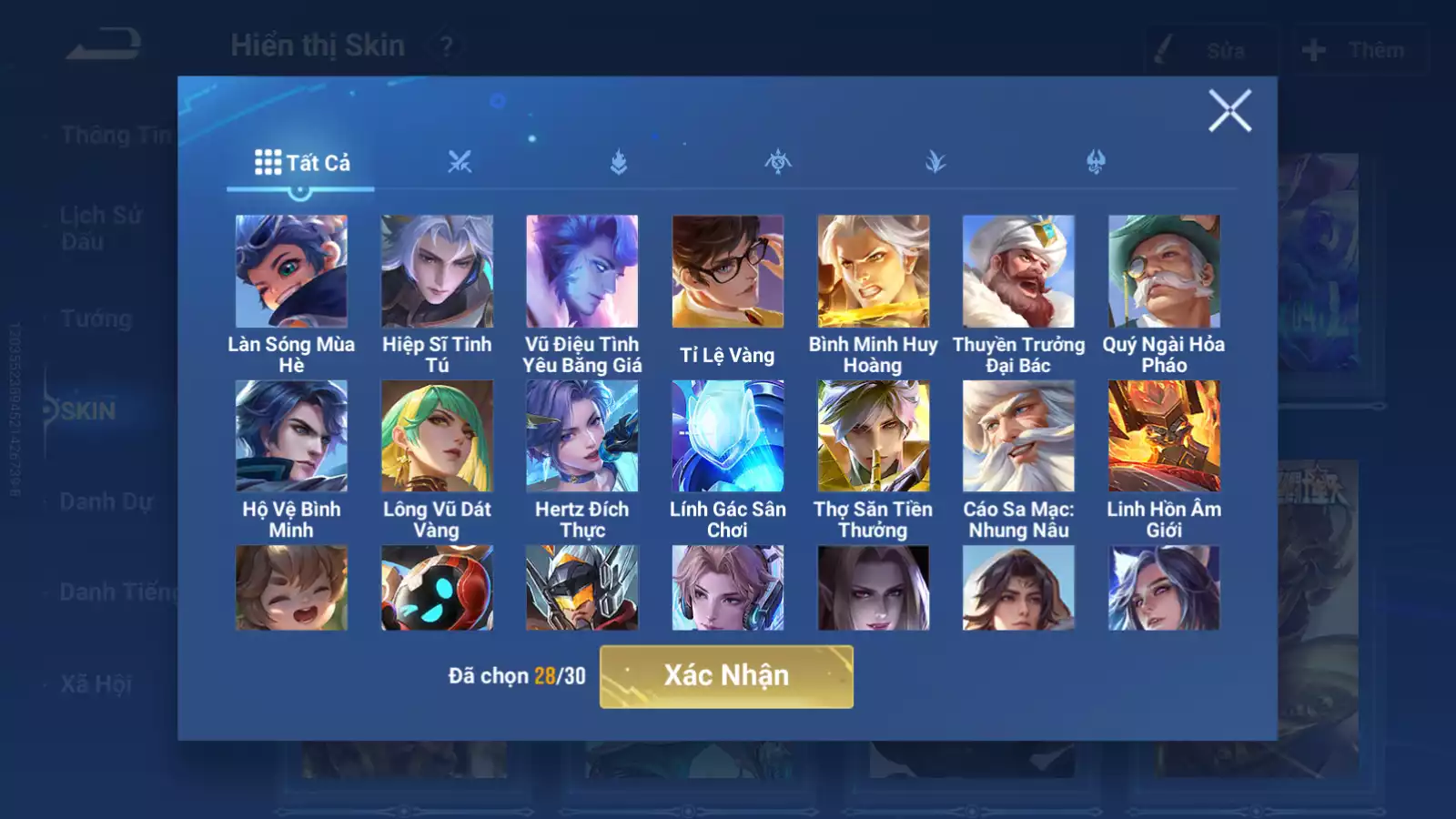
Task: Pick the Quý Ngài Hỏa Pháo skin
Action: pyautogui.click(x=1164, y=271)
